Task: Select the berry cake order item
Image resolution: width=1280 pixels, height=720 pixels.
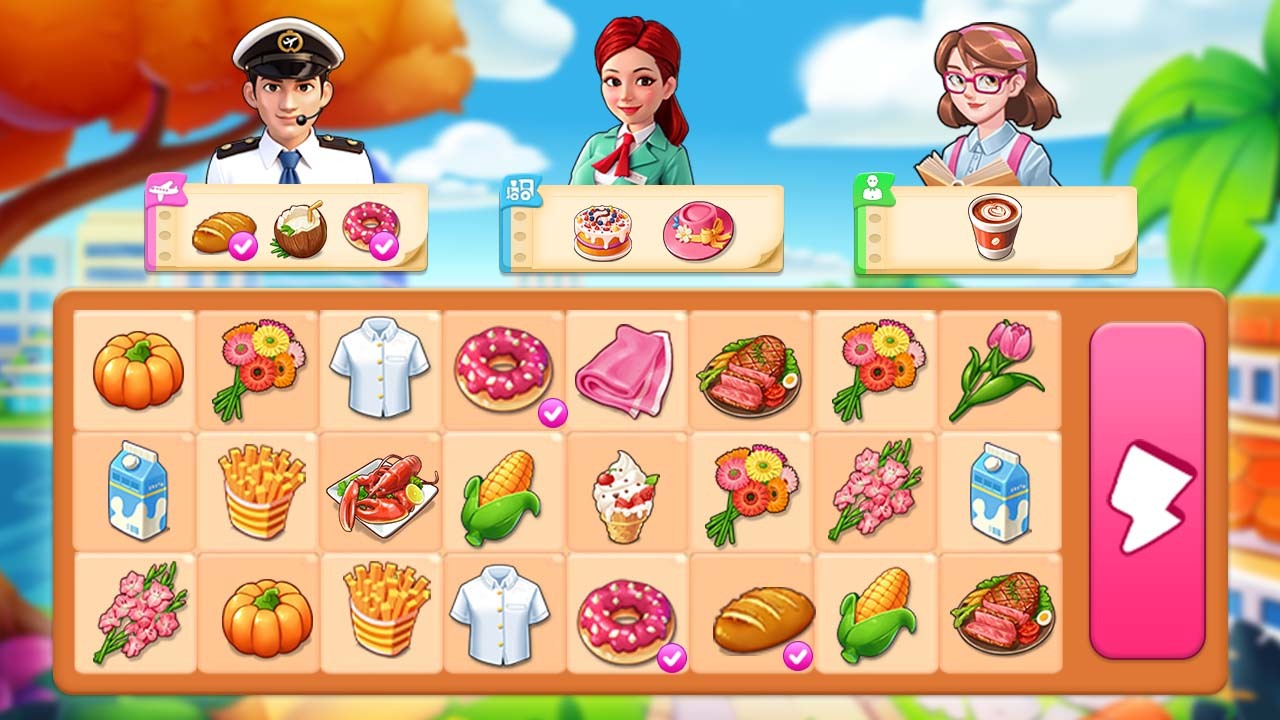Action: [x=602, y=232]
